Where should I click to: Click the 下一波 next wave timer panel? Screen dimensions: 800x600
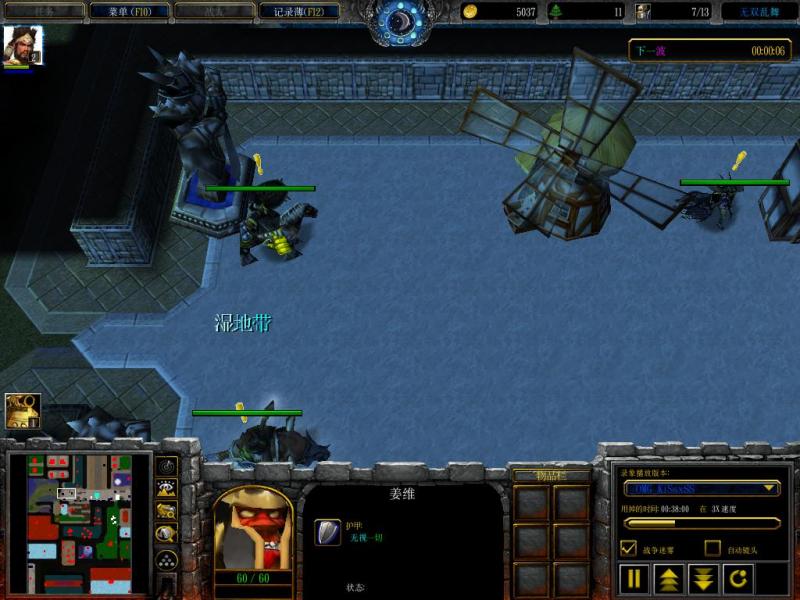pos(710,50)
